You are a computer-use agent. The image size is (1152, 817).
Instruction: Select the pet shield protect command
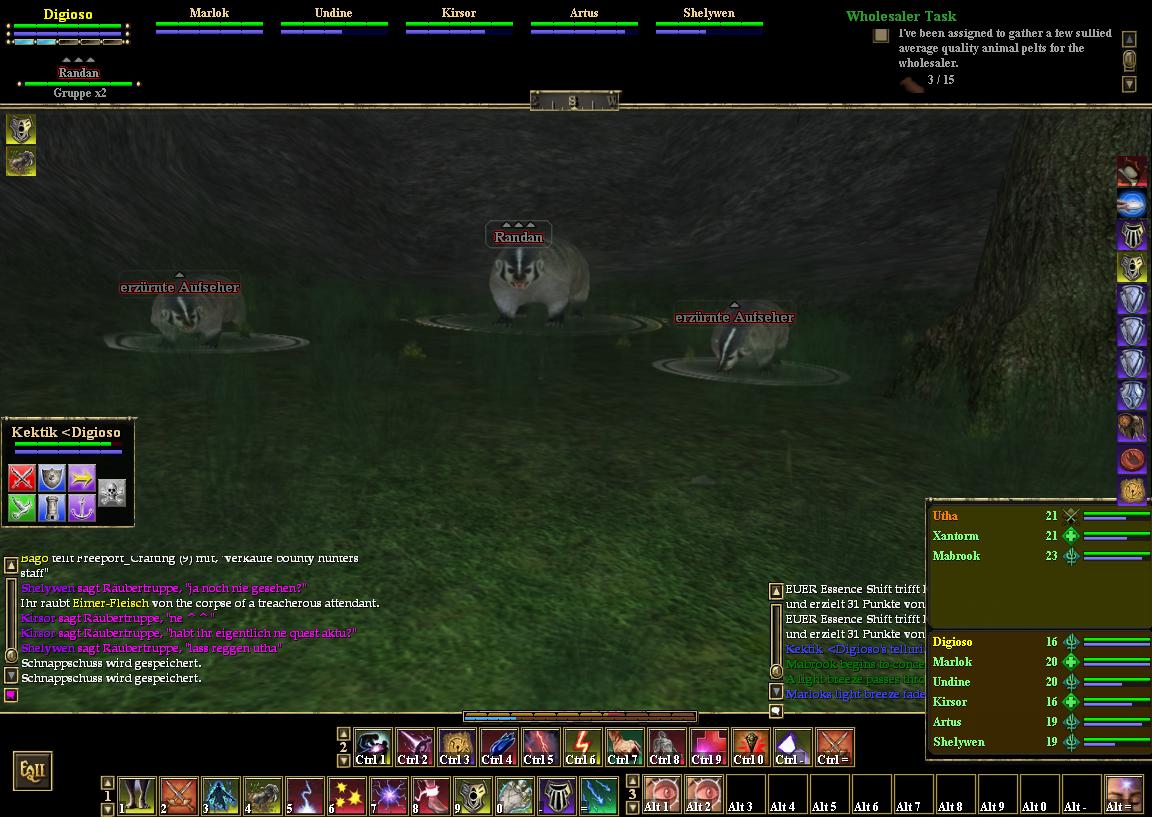pos(52,478)
